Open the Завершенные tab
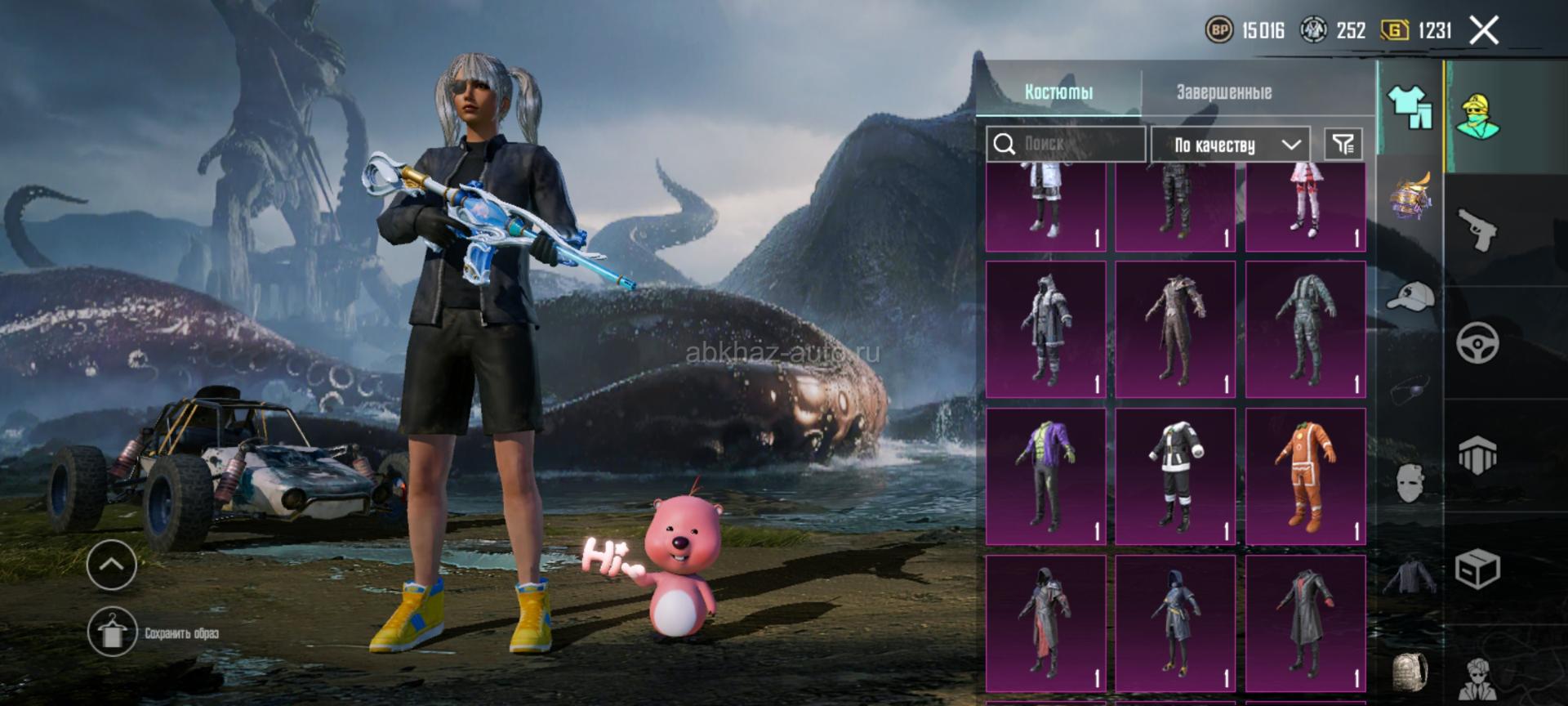Viewport: 1568px width, 706px height. pos(1223,92)
